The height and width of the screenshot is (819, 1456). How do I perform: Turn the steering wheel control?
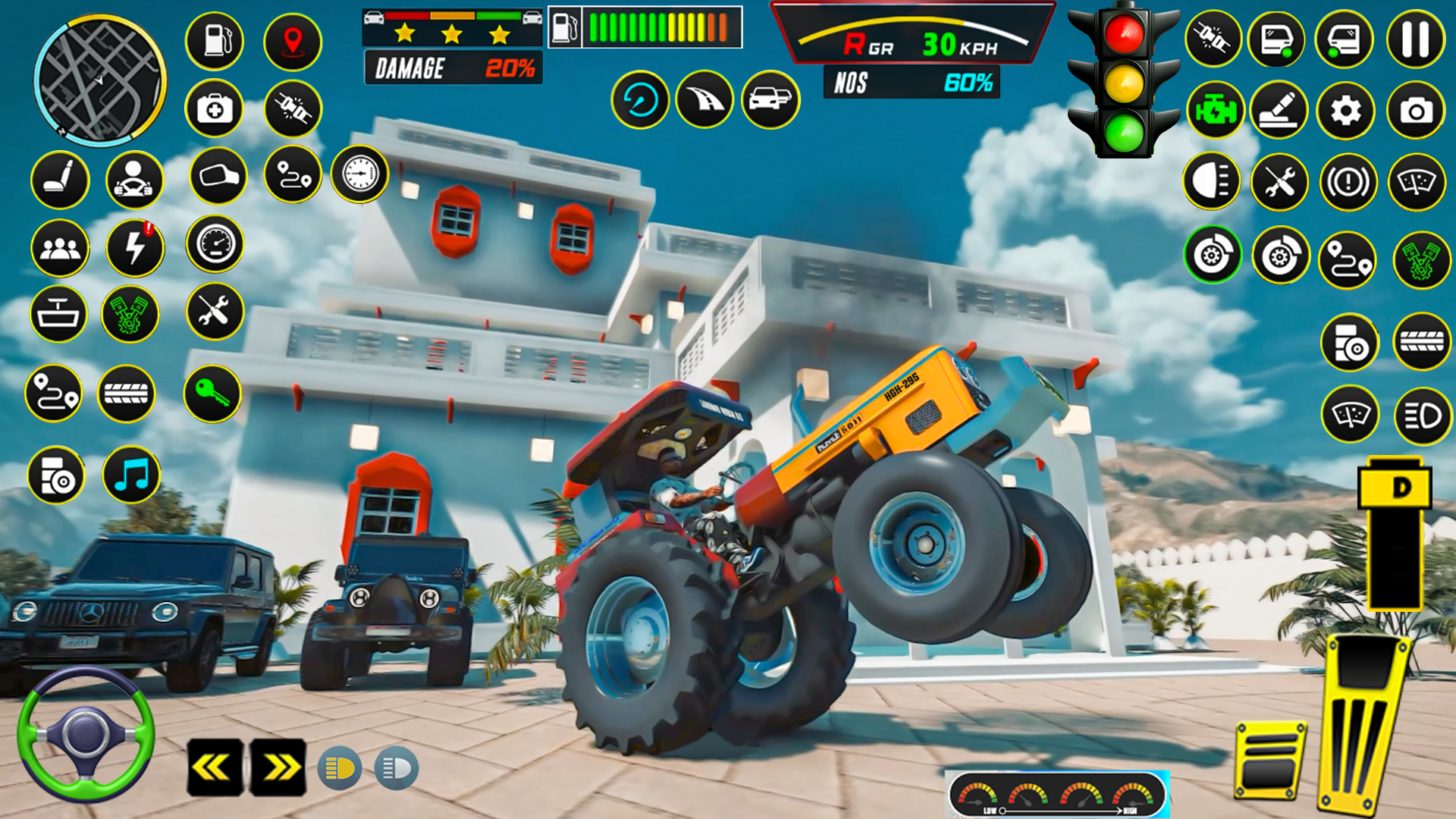click(x=86, y=733)
